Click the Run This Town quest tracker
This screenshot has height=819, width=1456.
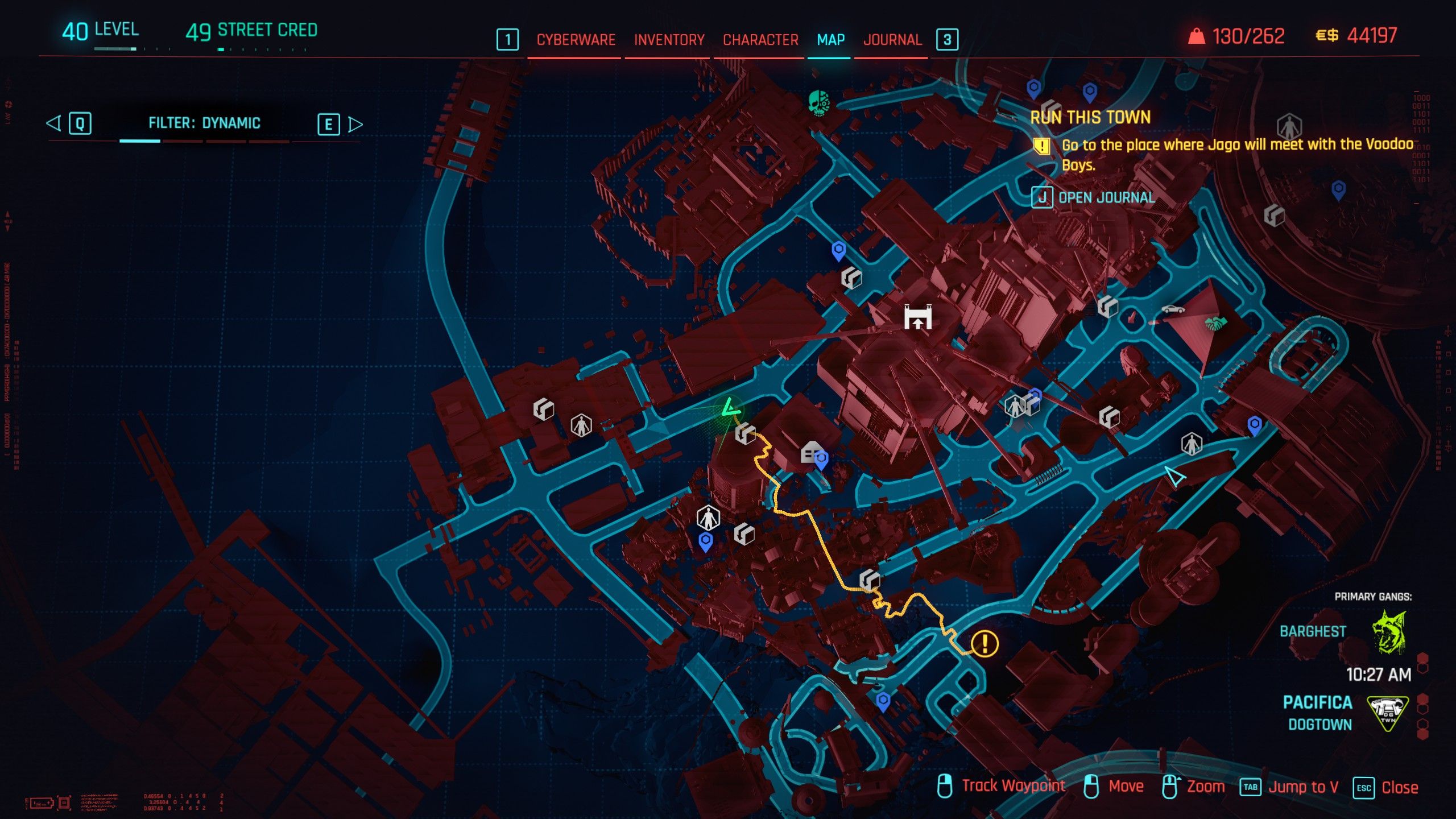coord(1090,118)
